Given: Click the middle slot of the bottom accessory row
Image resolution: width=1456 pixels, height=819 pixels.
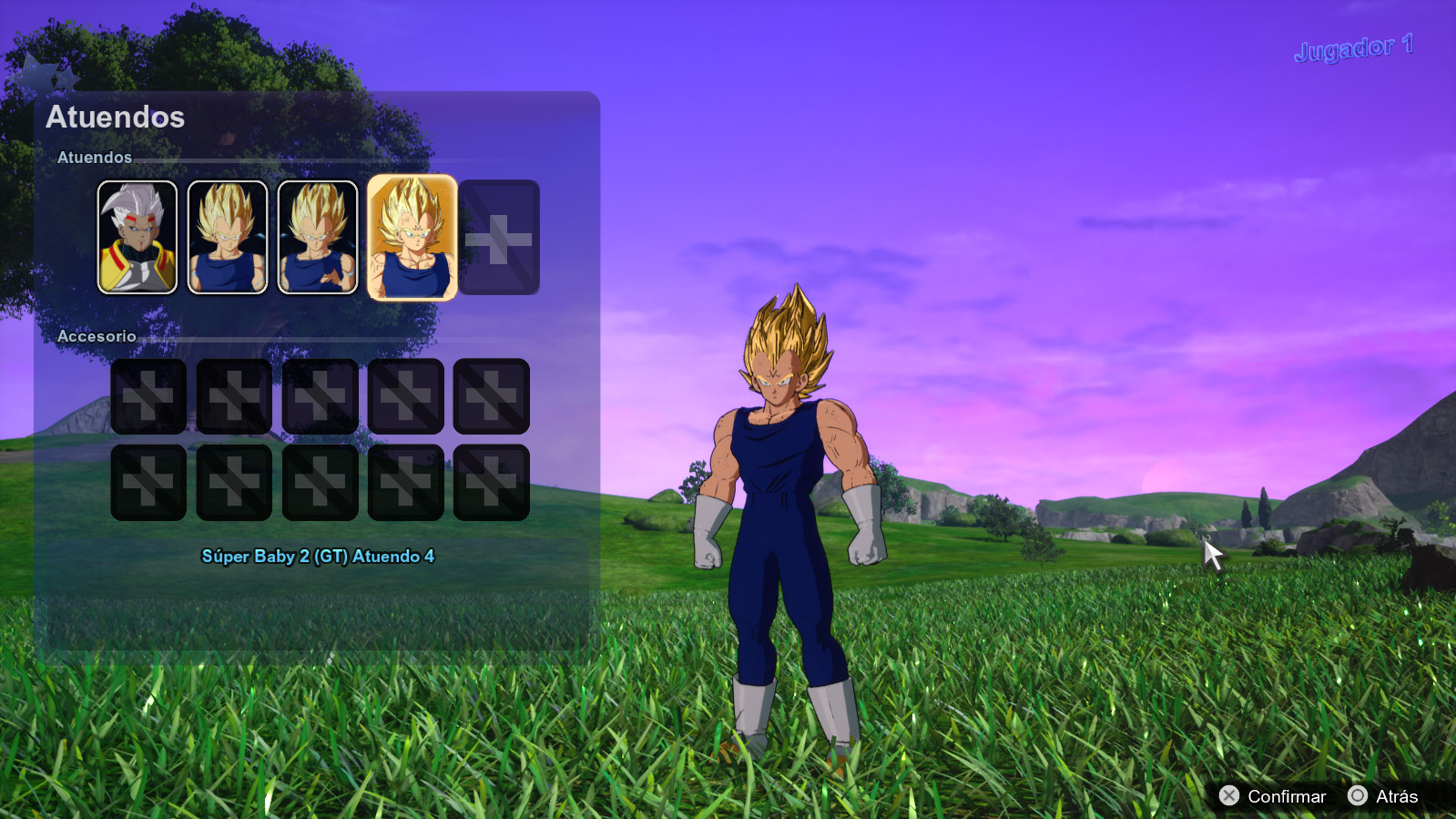Looking at the screenshot, I should 320,482.
